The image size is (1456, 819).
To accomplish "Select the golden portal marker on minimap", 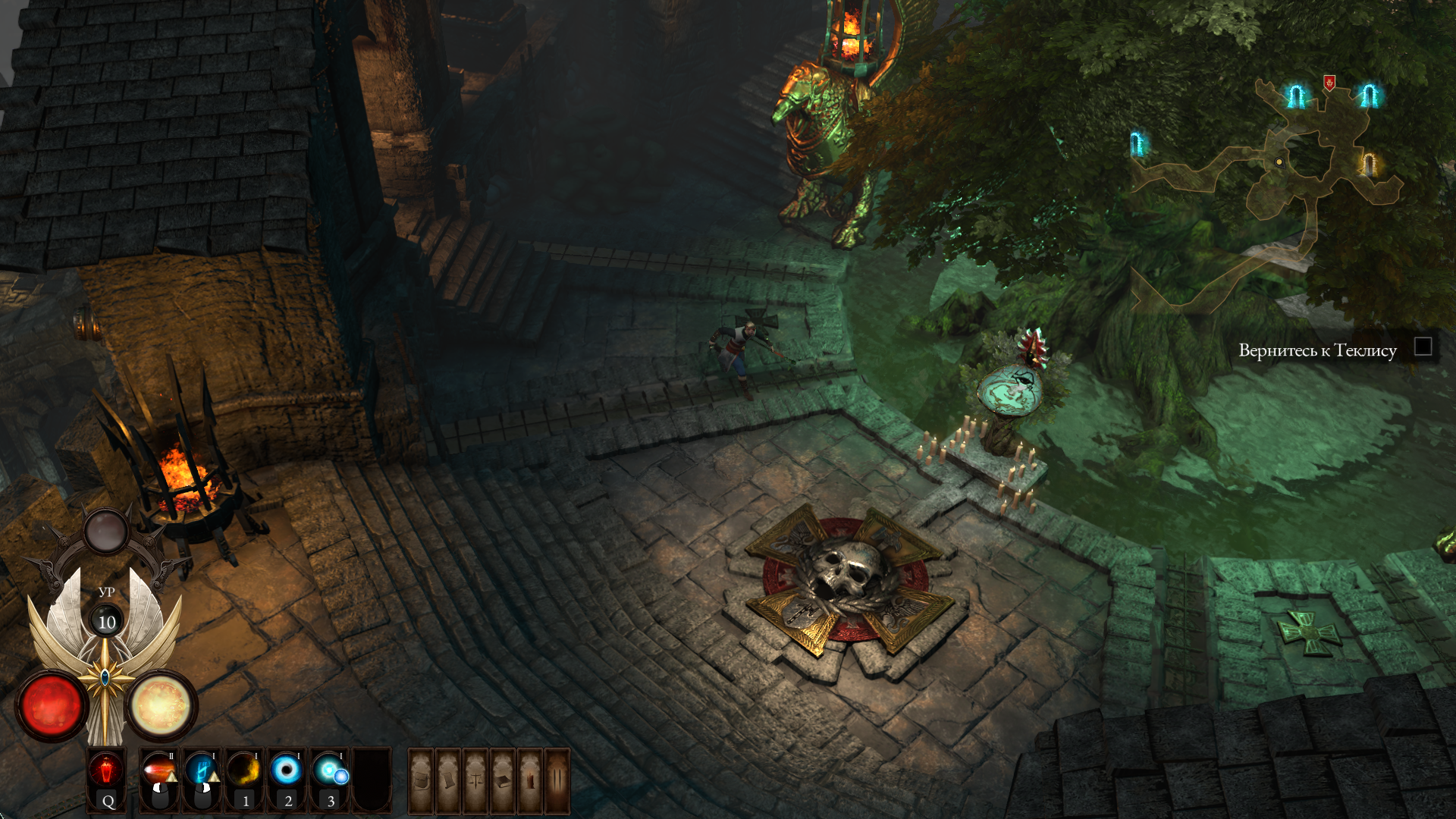I will (1369, 164).
